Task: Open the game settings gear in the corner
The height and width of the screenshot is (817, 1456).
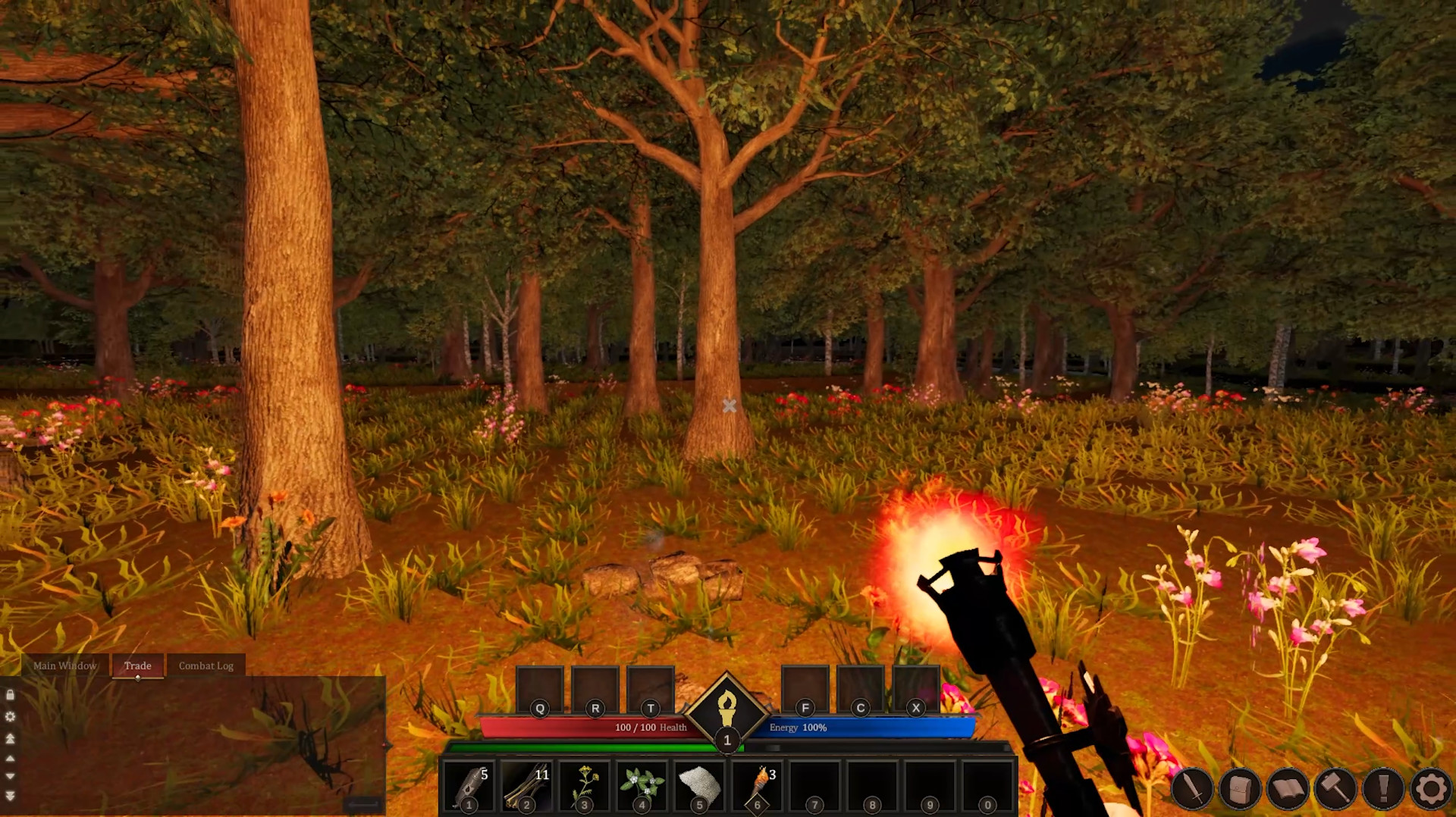Action: 1430,788
